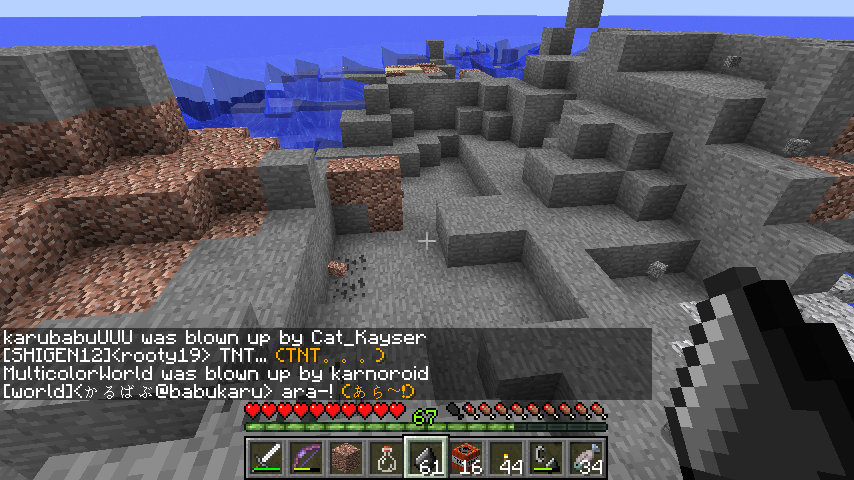The height and width of the screenshot is (480, 854).
Task: Switch to the TNT slot
Action: (x=467, y=458)
